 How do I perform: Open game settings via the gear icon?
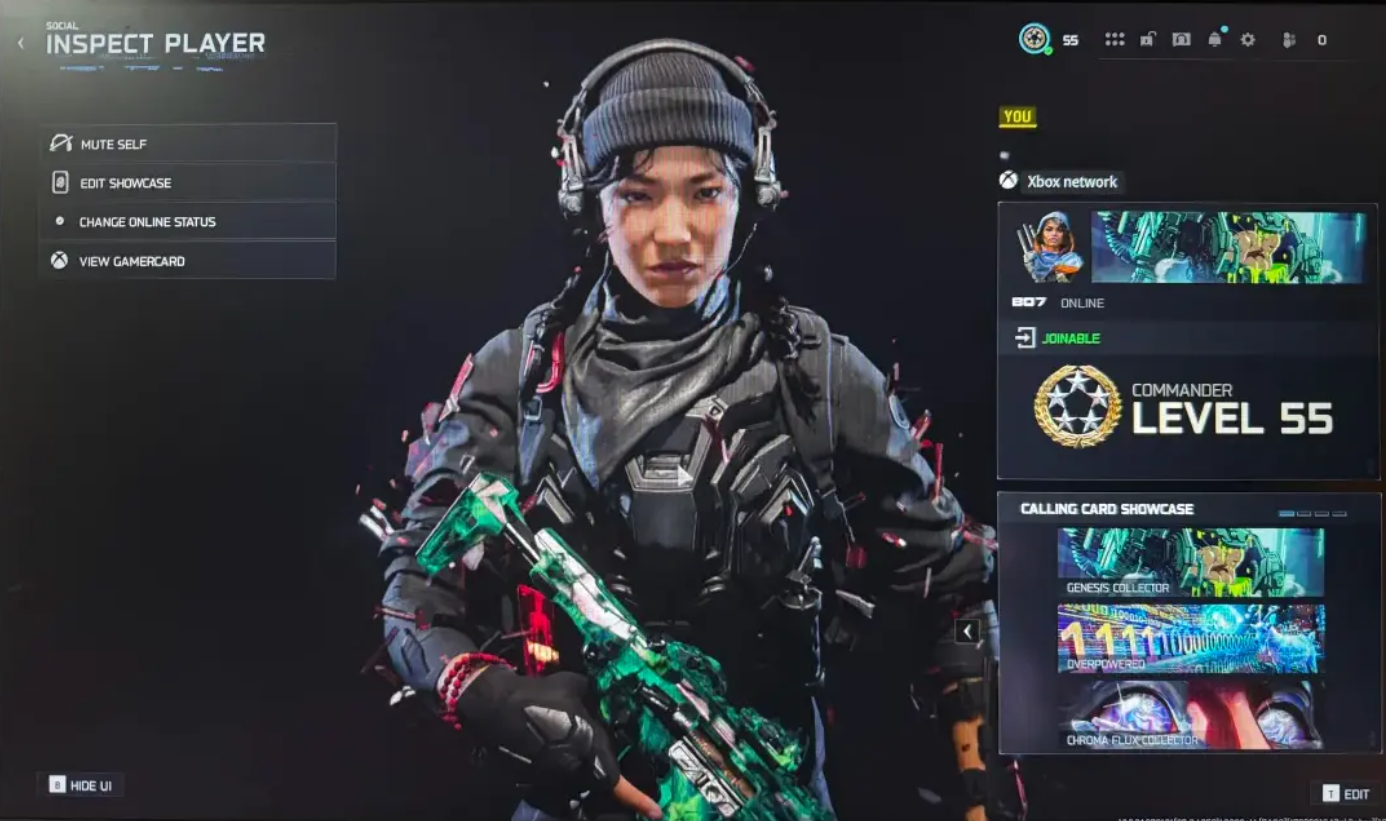pos(1247,40)
